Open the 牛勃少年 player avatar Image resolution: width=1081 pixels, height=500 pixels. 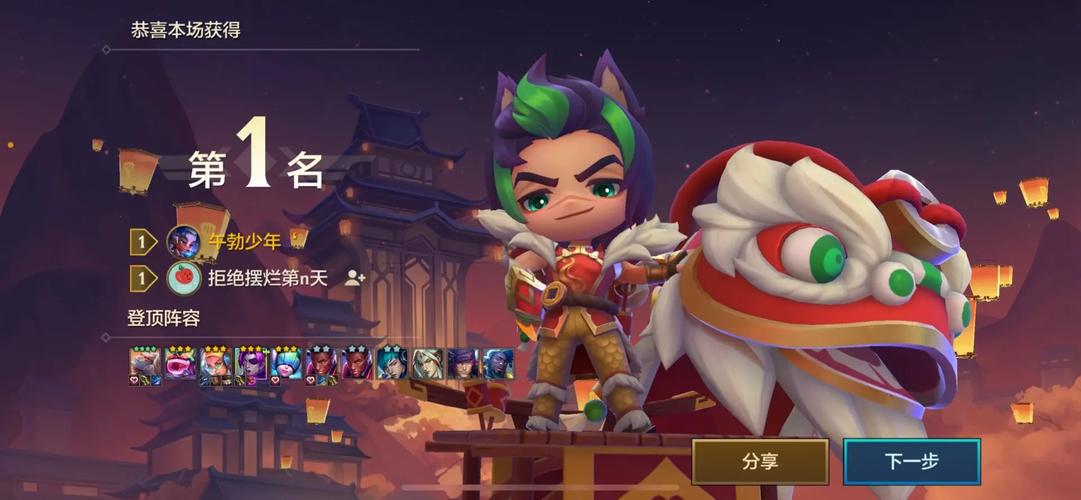[182, 241]
